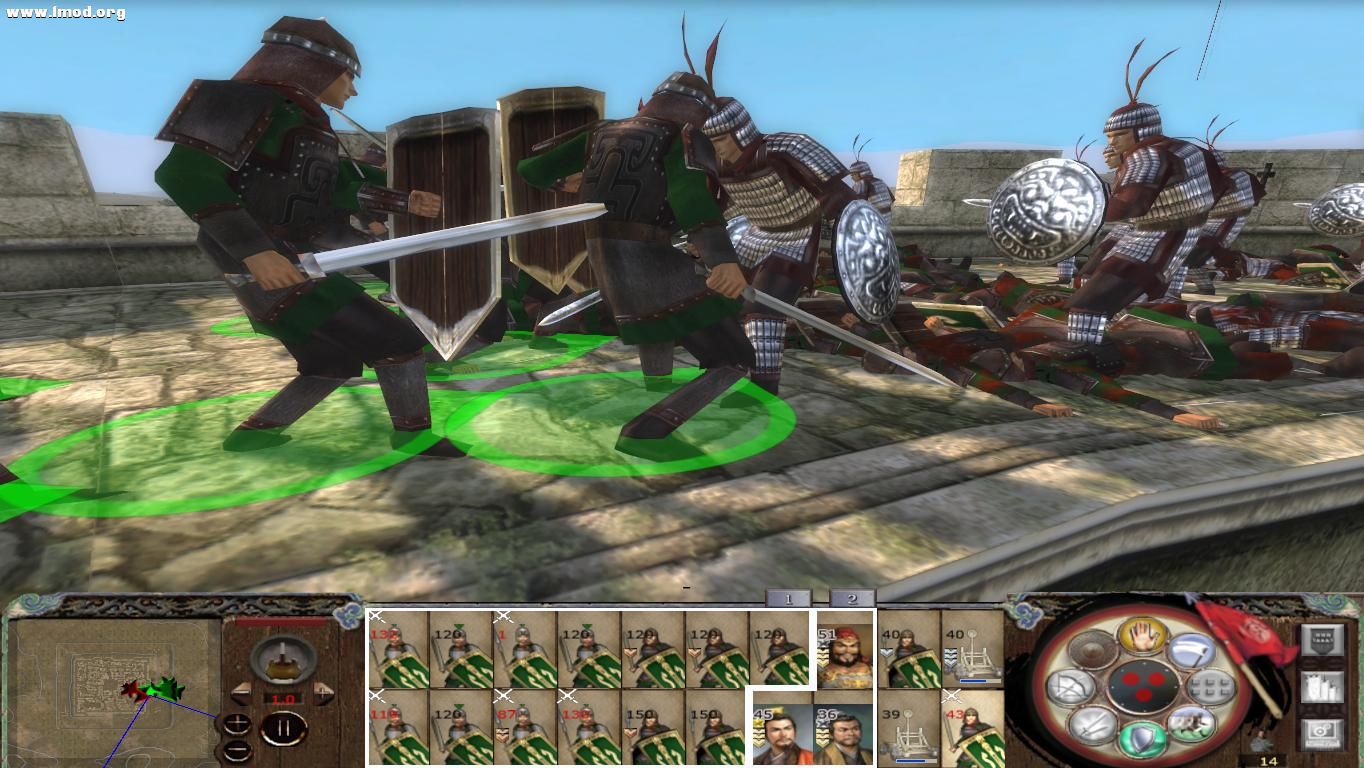
Task: Click the halberd attack icon on command wheel
Action: 1191,648
